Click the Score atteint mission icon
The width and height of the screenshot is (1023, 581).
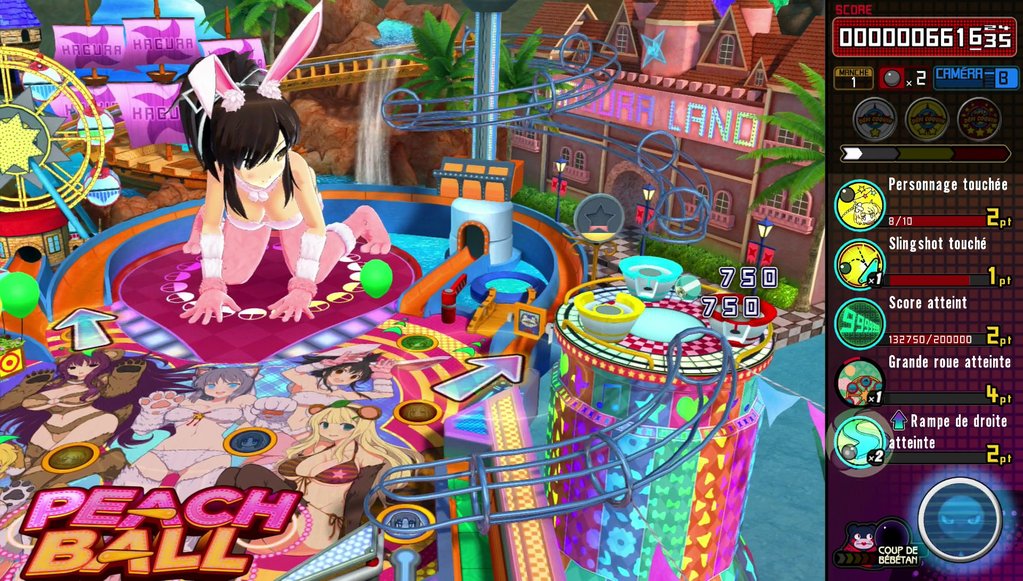pos(859,323)
